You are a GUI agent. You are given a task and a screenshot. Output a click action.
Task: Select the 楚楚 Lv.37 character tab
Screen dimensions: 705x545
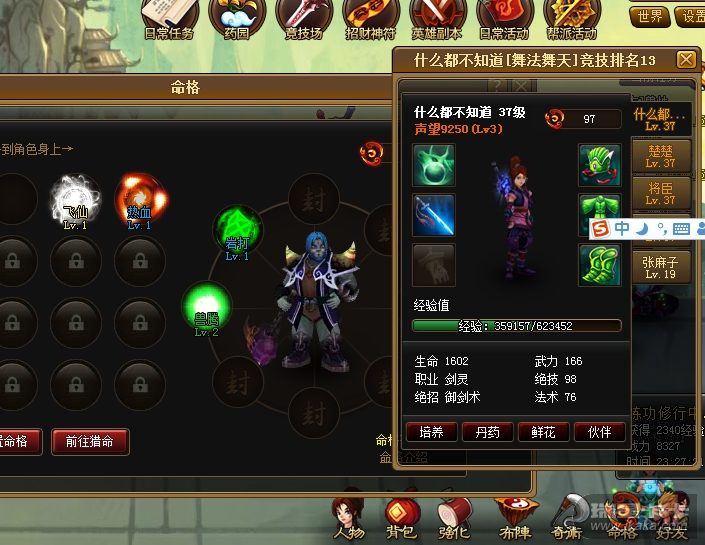(661, 157)
